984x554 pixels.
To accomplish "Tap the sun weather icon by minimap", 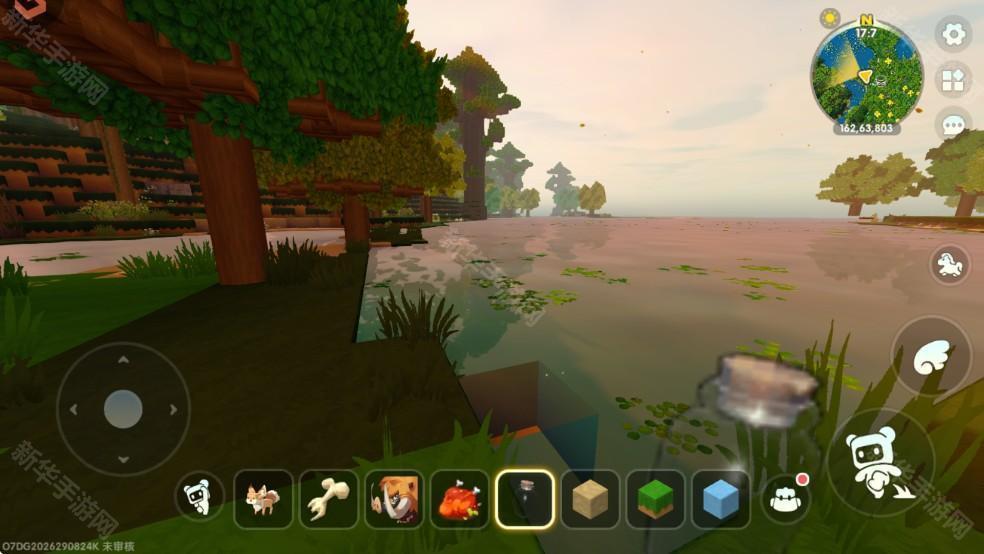I will [x=830, y=18].
